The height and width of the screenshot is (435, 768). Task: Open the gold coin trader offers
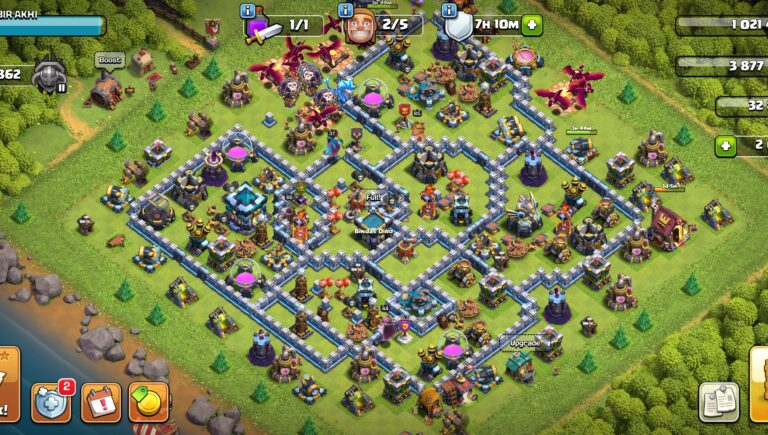tap(148, 403)
